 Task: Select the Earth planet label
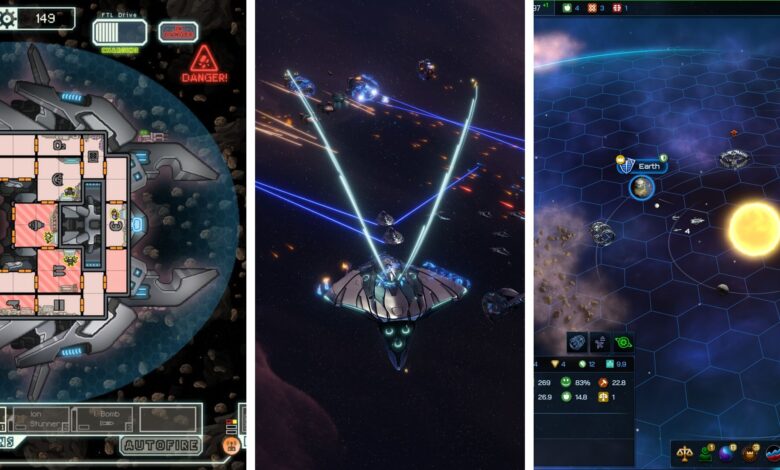coord(647,165)
